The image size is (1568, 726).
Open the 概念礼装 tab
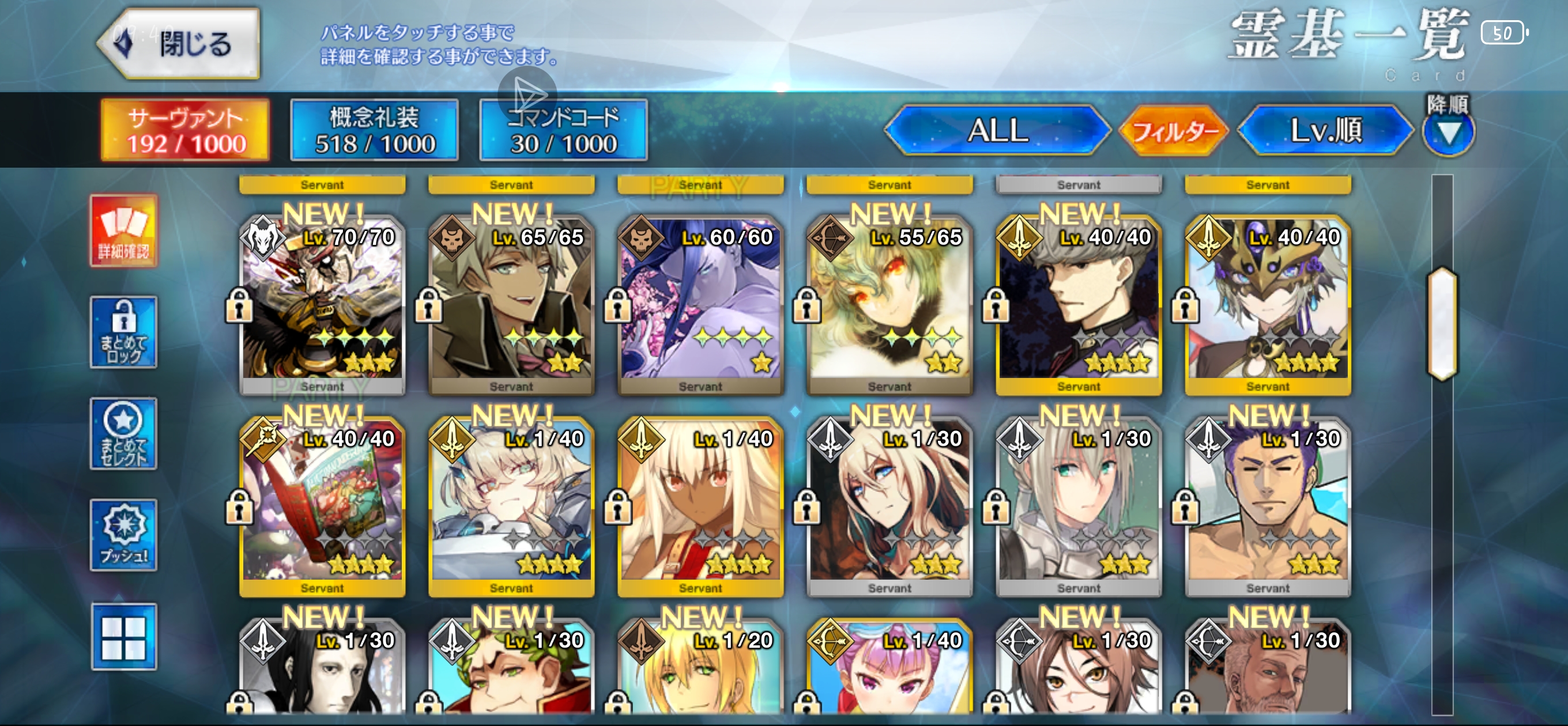point(374,130)
